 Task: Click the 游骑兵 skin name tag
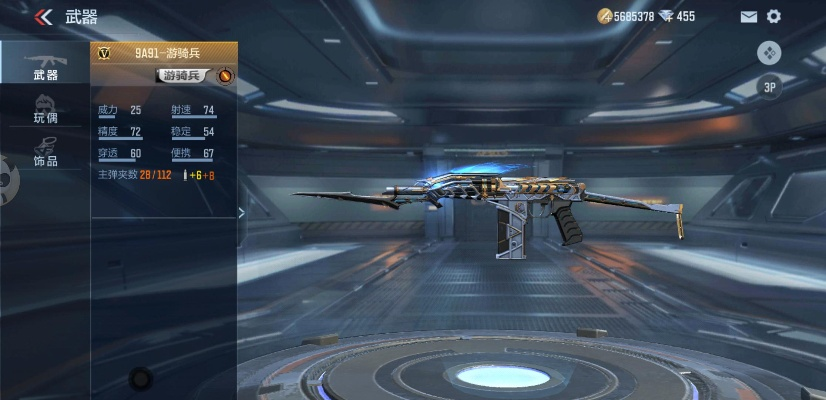(x=182, y=76)
